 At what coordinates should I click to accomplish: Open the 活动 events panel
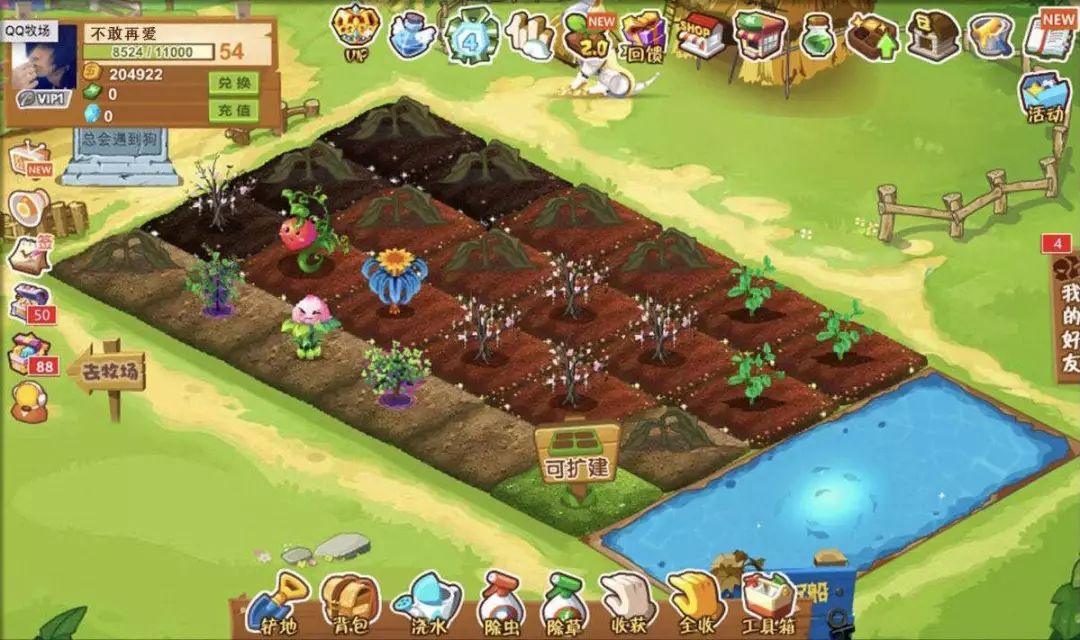[1045, 98]
